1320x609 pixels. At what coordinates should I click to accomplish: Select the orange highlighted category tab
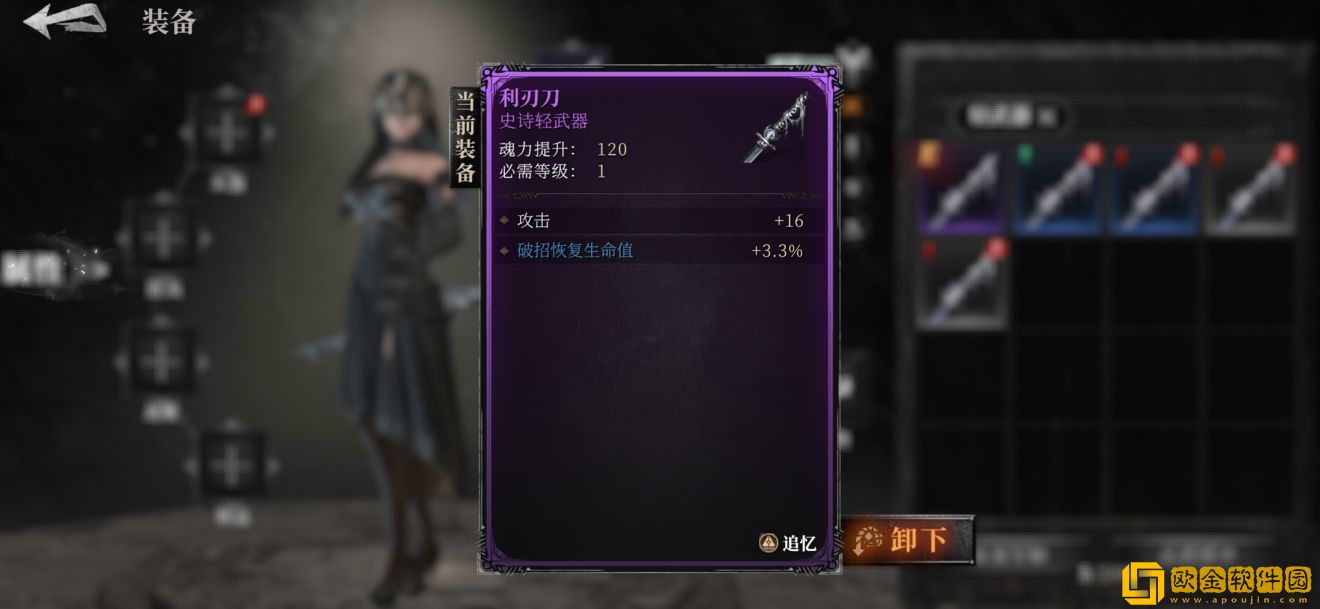click(x=852, y=105)
